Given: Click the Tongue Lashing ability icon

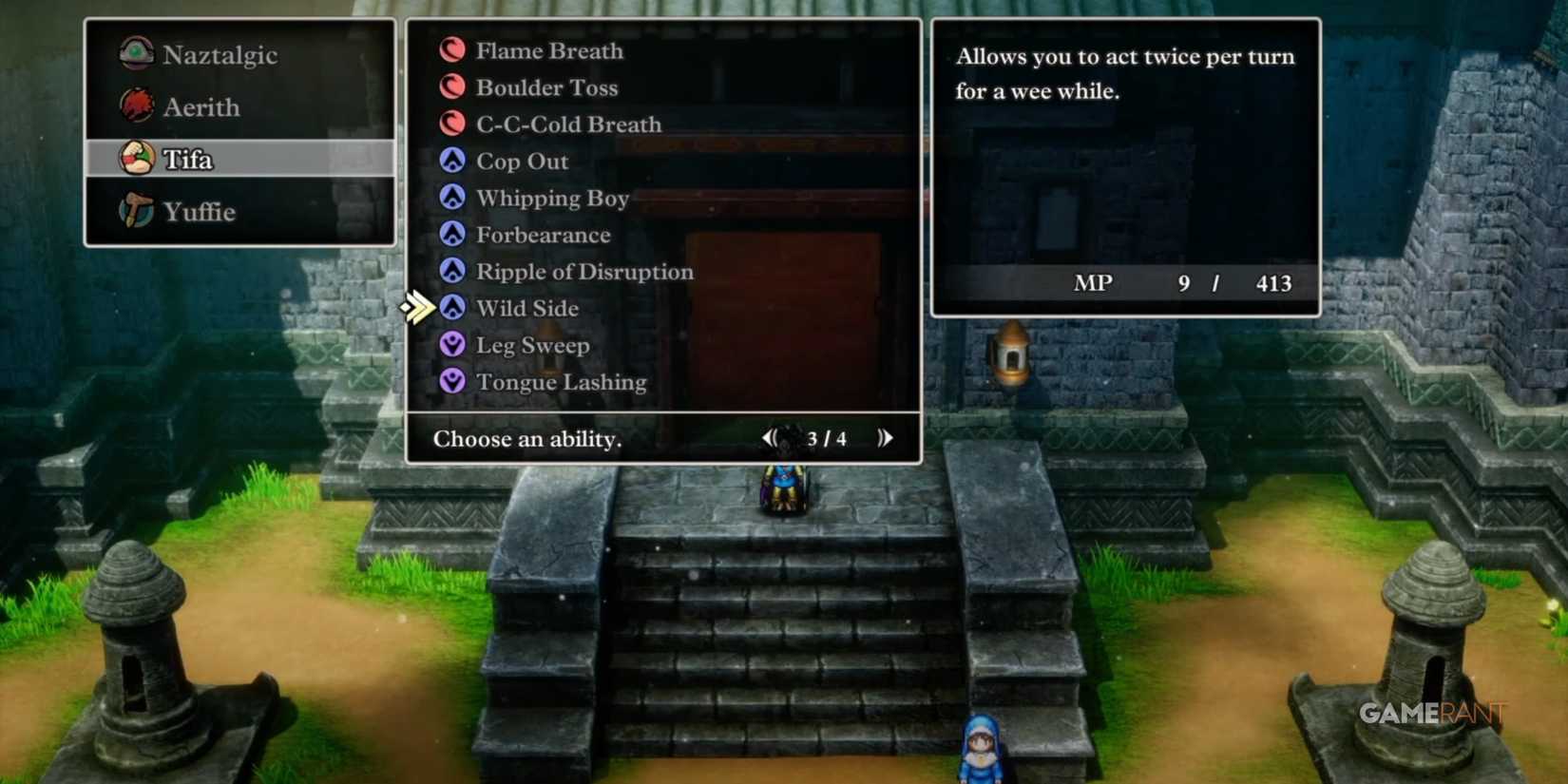Looking at the screenshot, I should pyautogui.click(x=453, y=382).
